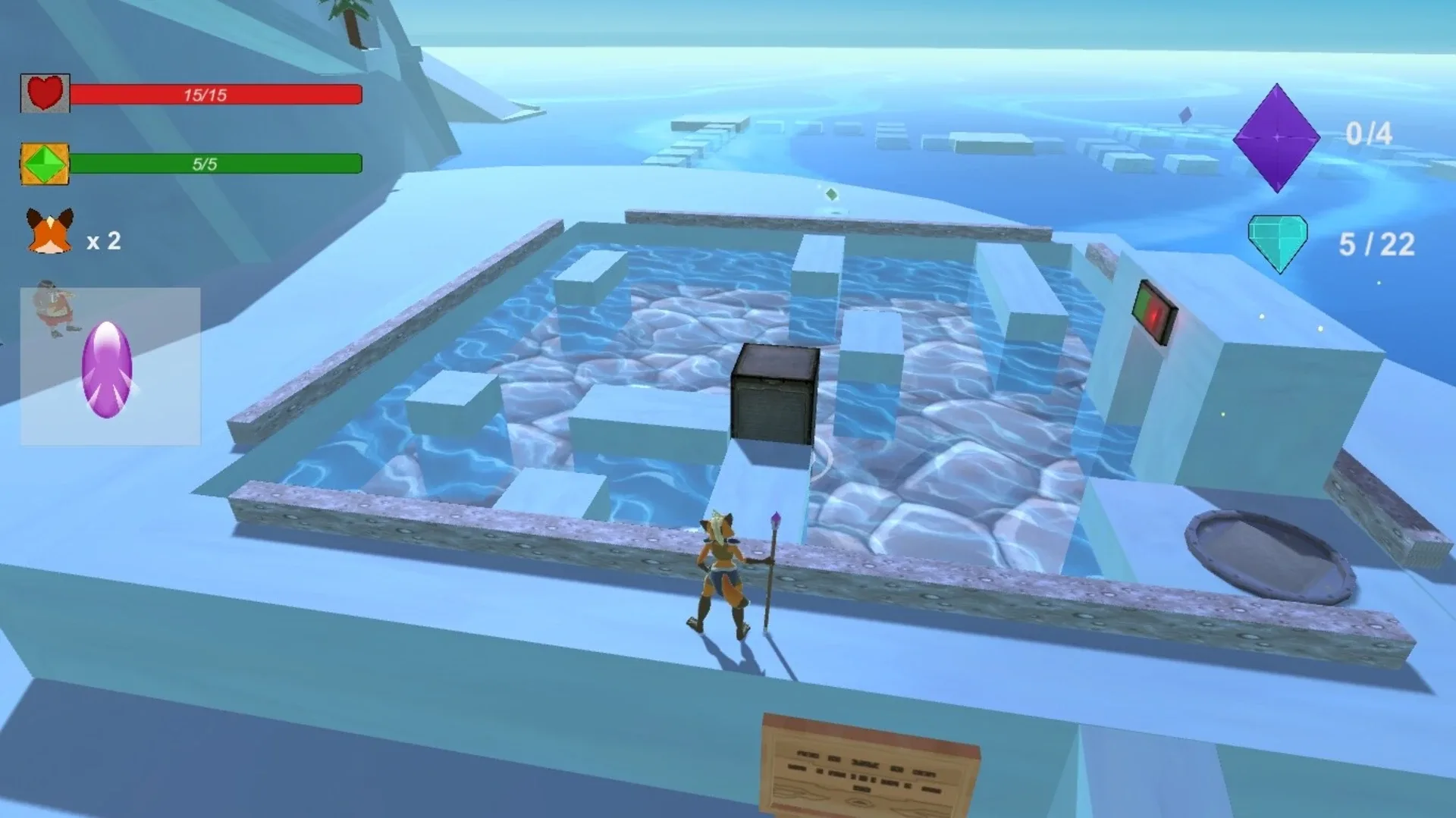The width and height of the screenshot is (1456, 818).
Task: Click the red heart health icon
Action: pyautogui.click(x=45, y=92)
